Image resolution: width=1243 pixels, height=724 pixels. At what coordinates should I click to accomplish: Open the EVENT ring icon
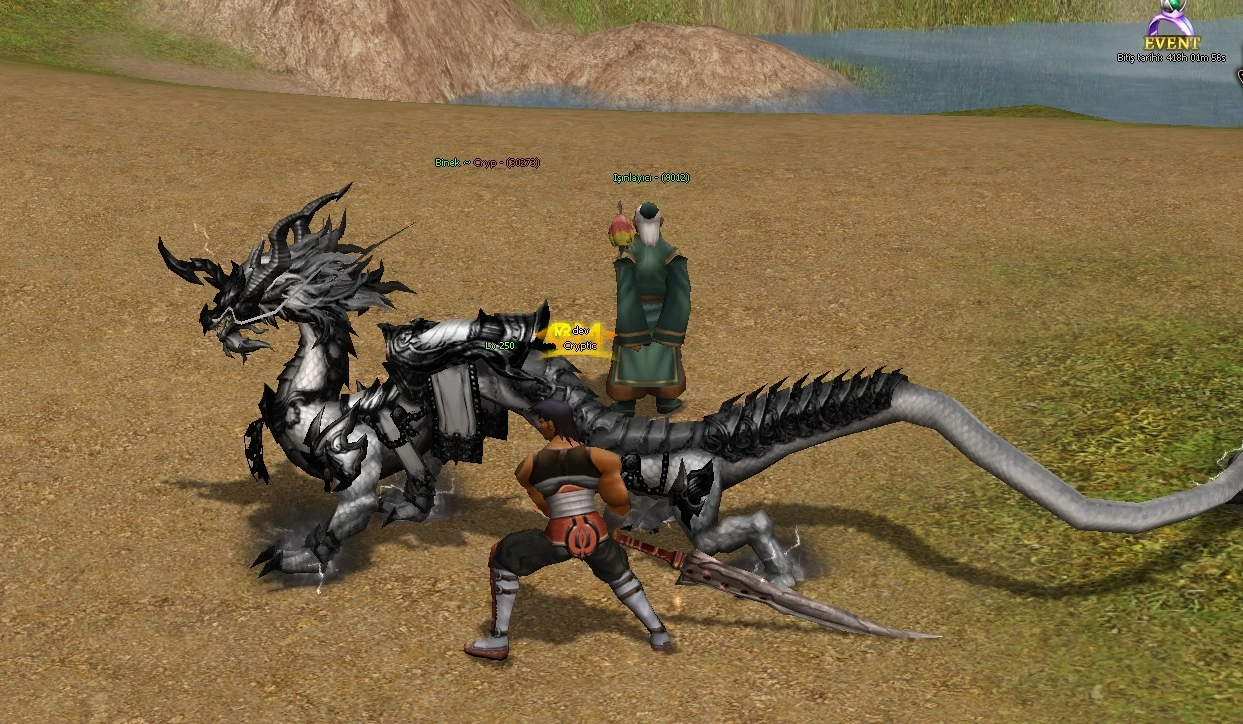(x=1171, y=25)
